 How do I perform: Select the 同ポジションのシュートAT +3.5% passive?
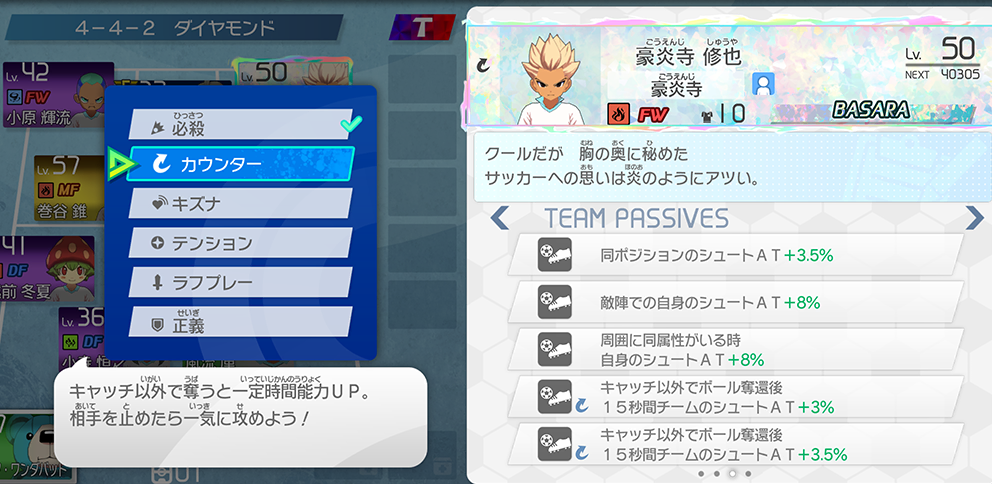[x=735, y=255]
